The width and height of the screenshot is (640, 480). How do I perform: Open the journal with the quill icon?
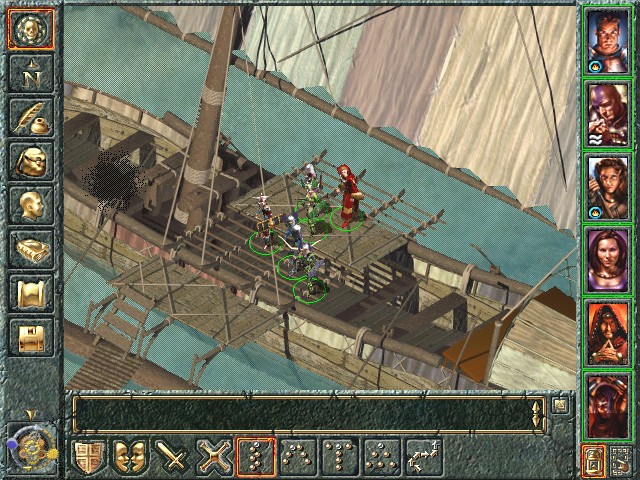pos(31,117)
